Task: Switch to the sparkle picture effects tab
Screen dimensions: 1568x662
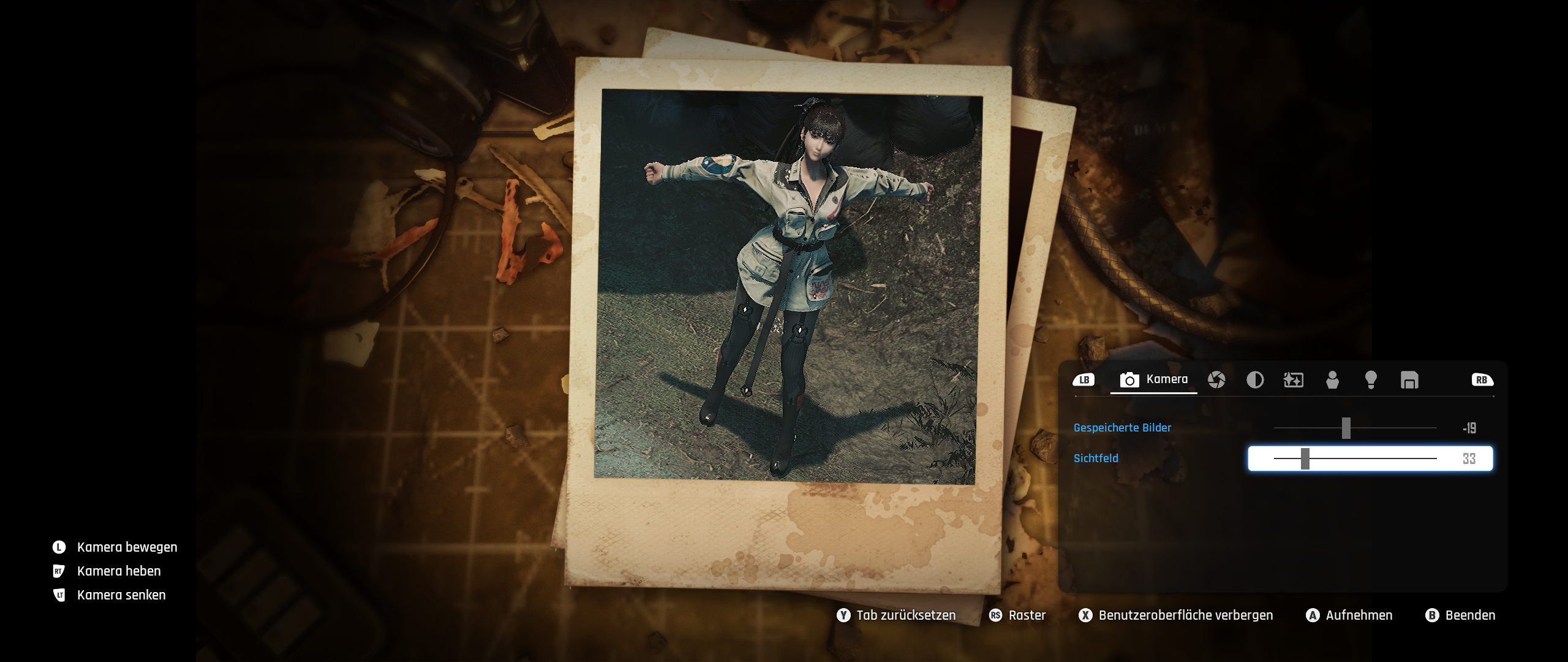Action: [1293, 380]
